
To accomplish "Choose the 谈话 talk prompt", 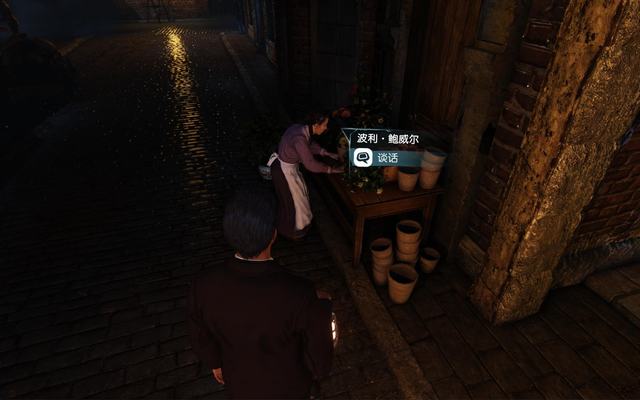I will point(385,158).
